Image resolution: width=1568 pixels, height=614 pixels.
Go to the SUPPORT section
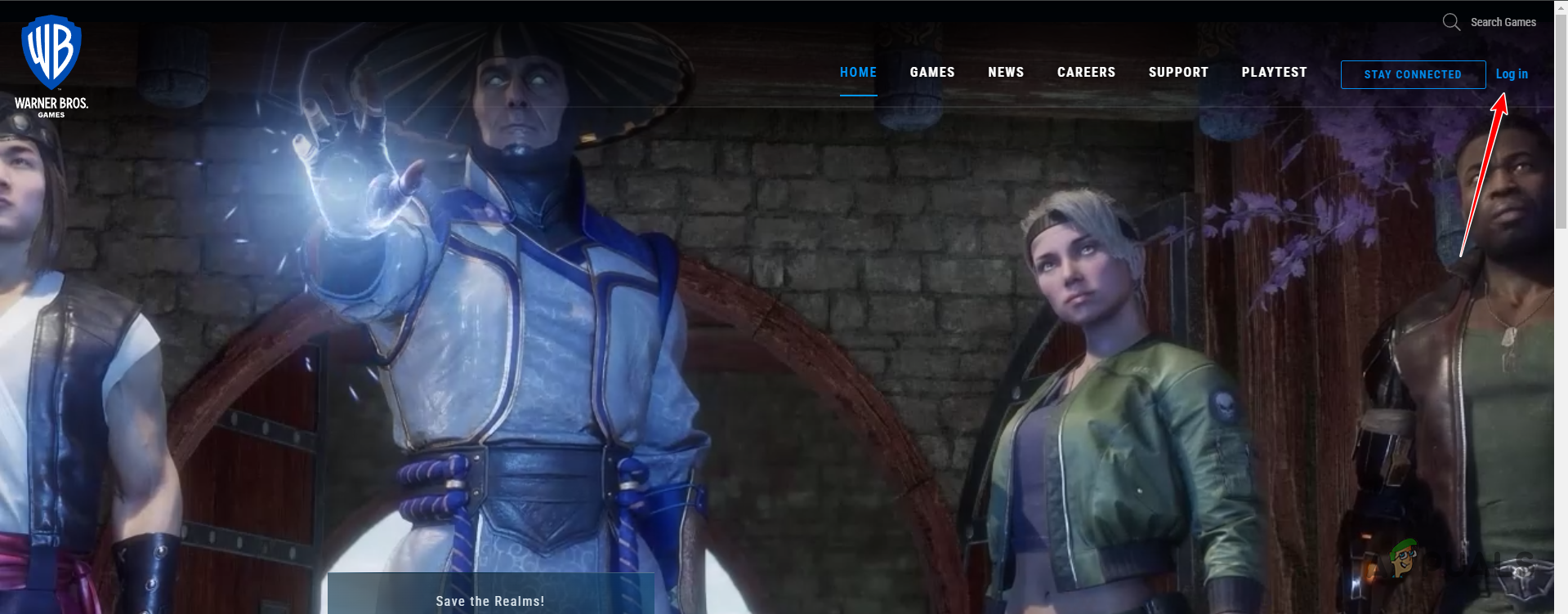tap(1178, 72)
